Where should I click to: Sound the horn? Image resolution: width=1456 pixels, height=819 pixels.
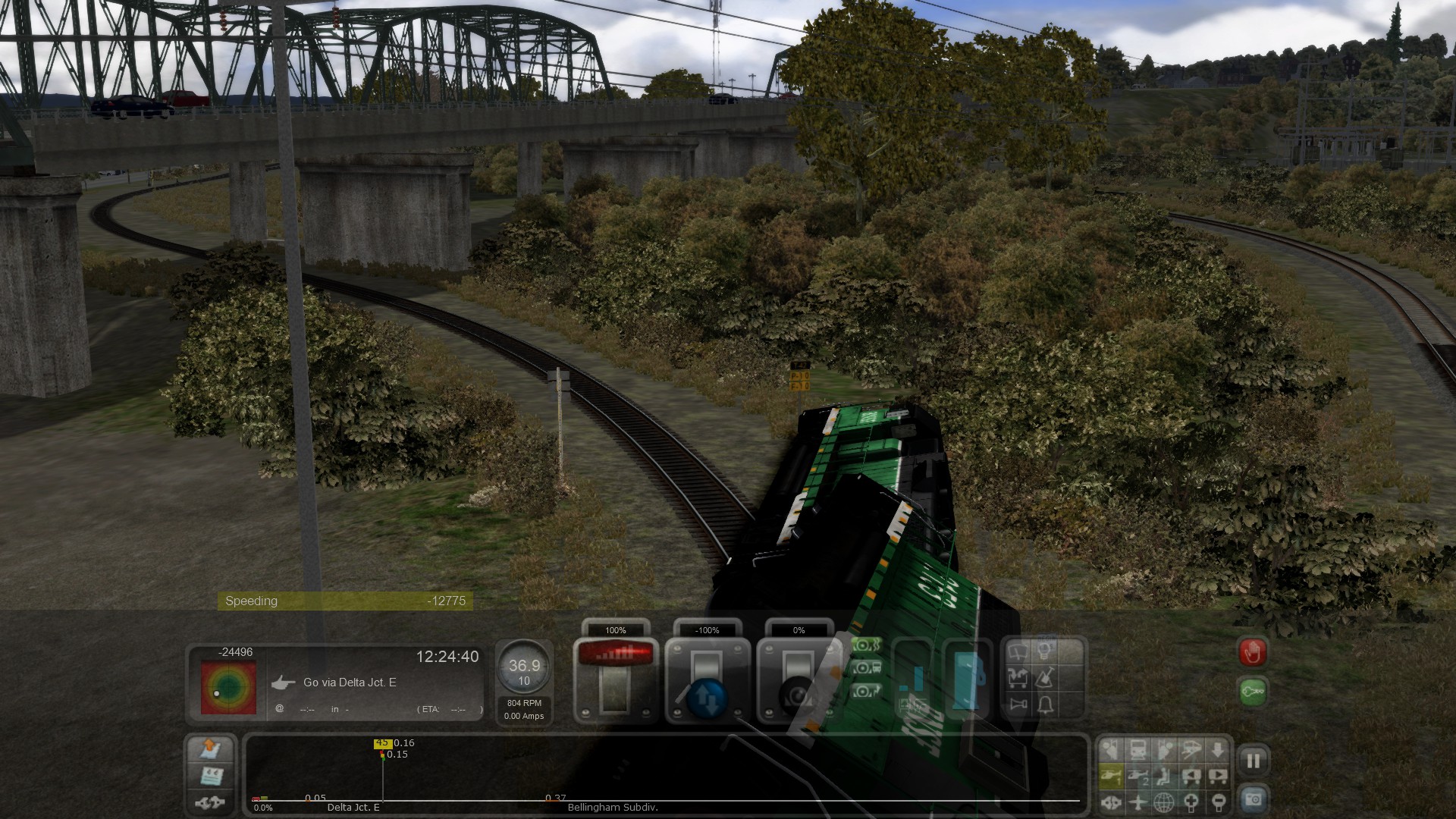coord(1018,705)
